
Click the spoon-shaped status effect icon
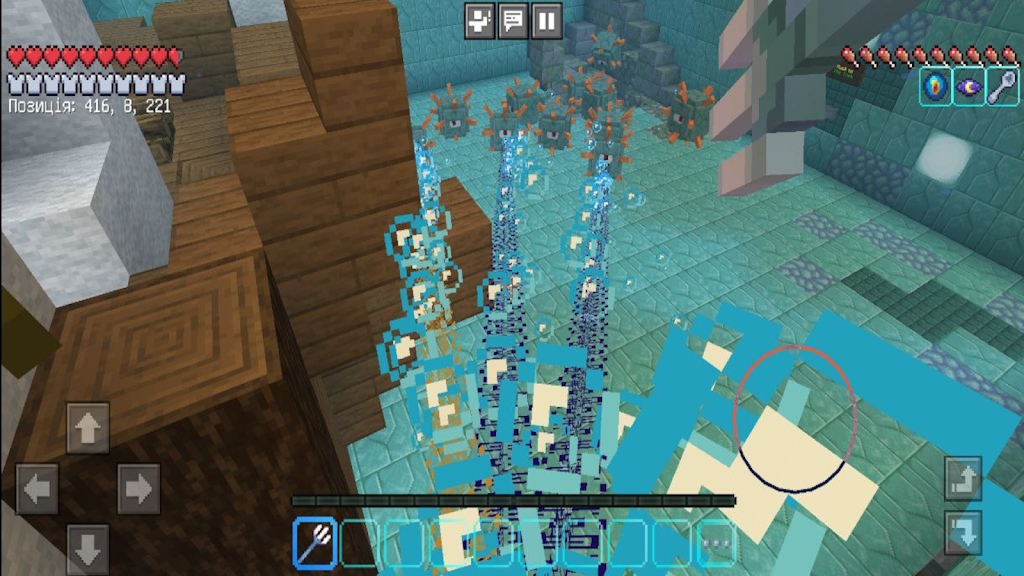point(1002,87)
